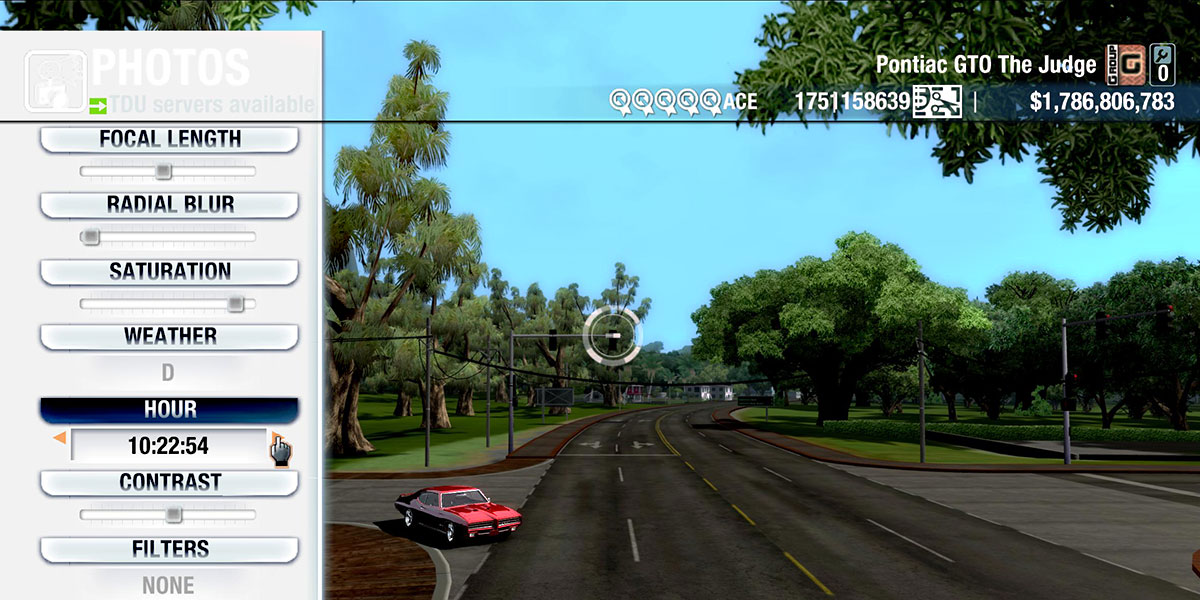
Task: Choose the Radial Blur option
Action: coord(169,205)
